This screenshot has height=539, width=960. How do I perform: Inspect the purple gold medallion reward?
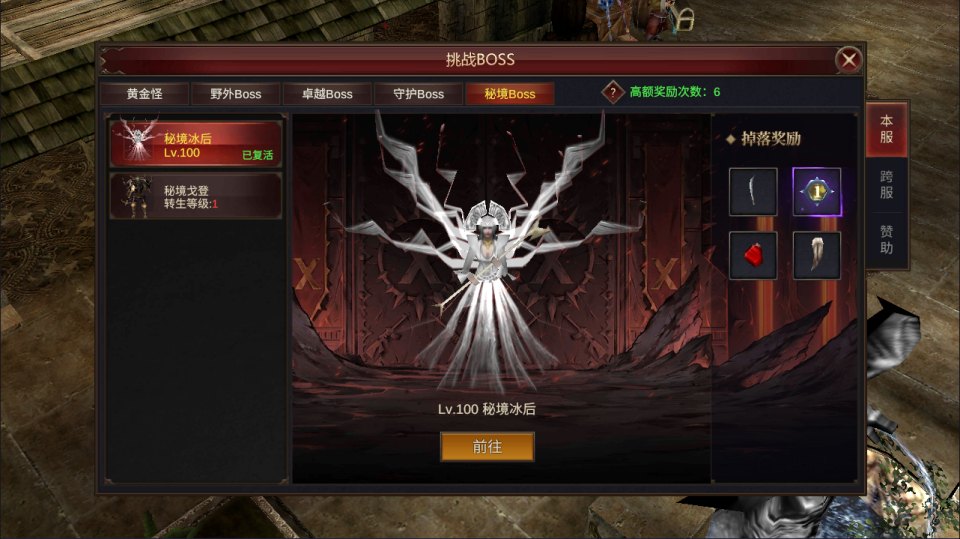pyautogui.click(x=817, y=192)
